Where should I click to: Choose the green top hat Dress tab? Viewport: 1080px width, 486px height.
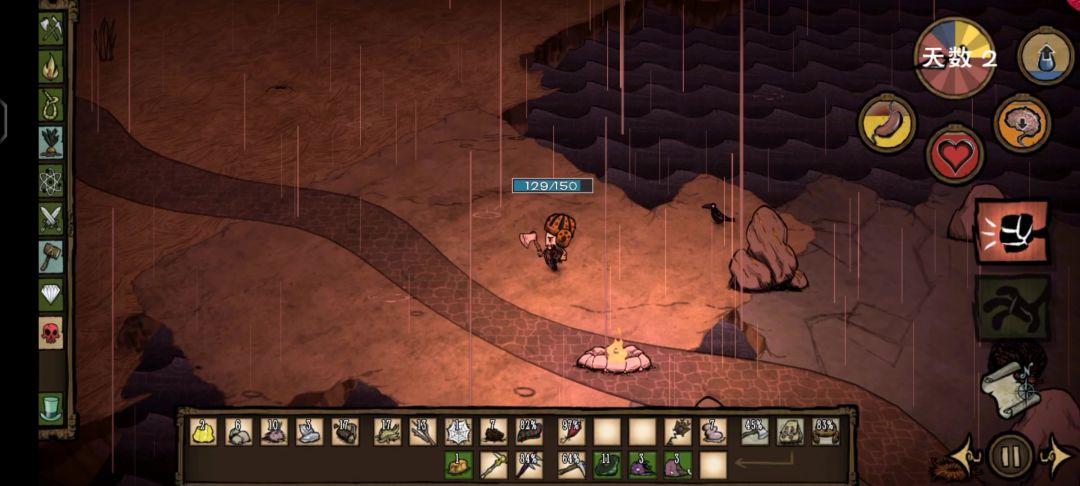coord(51,408)
